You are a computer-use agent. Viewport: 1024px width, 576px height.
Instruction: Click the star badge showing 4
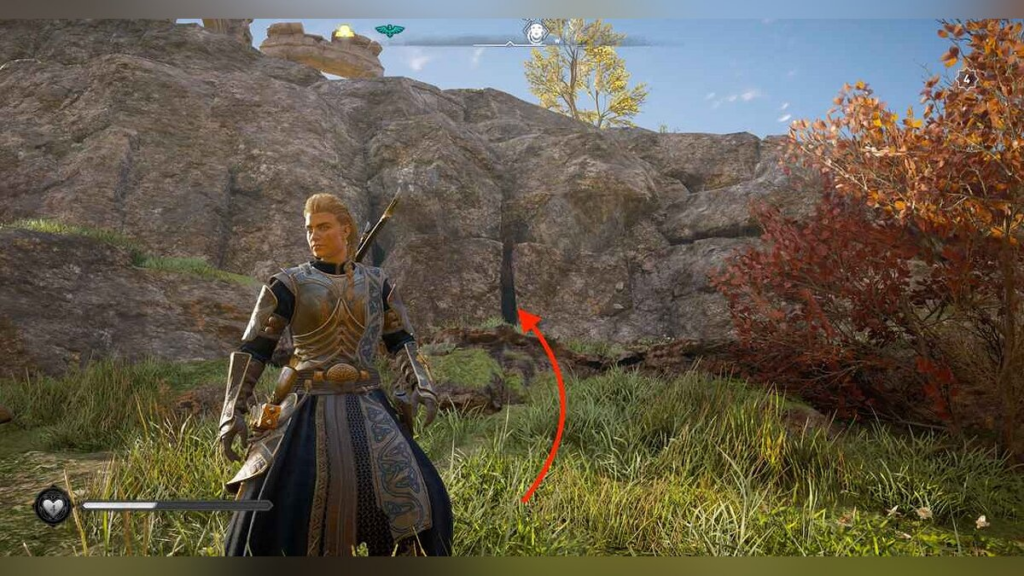tap(966, 78)
